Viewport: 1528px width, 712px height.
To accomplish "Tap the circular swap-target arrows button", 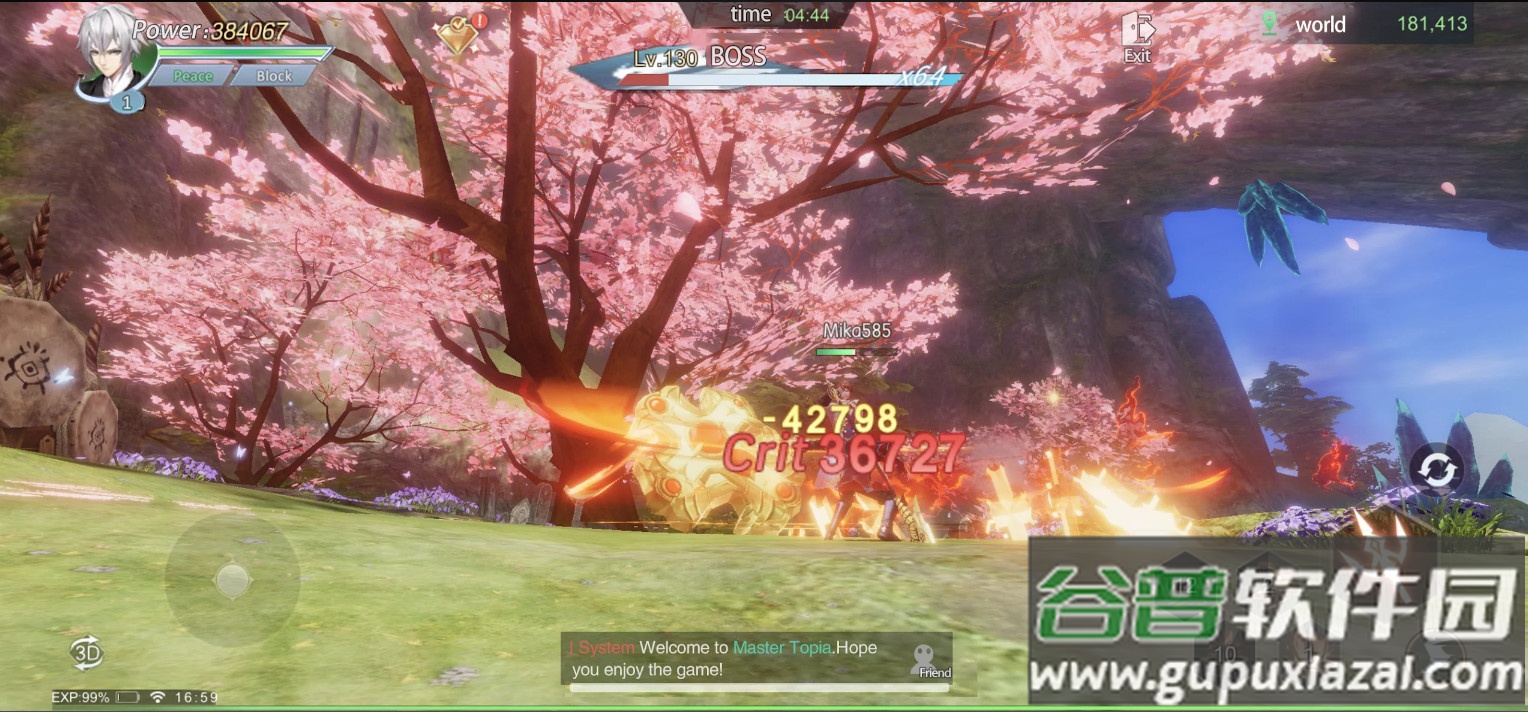I will 1436,470.
